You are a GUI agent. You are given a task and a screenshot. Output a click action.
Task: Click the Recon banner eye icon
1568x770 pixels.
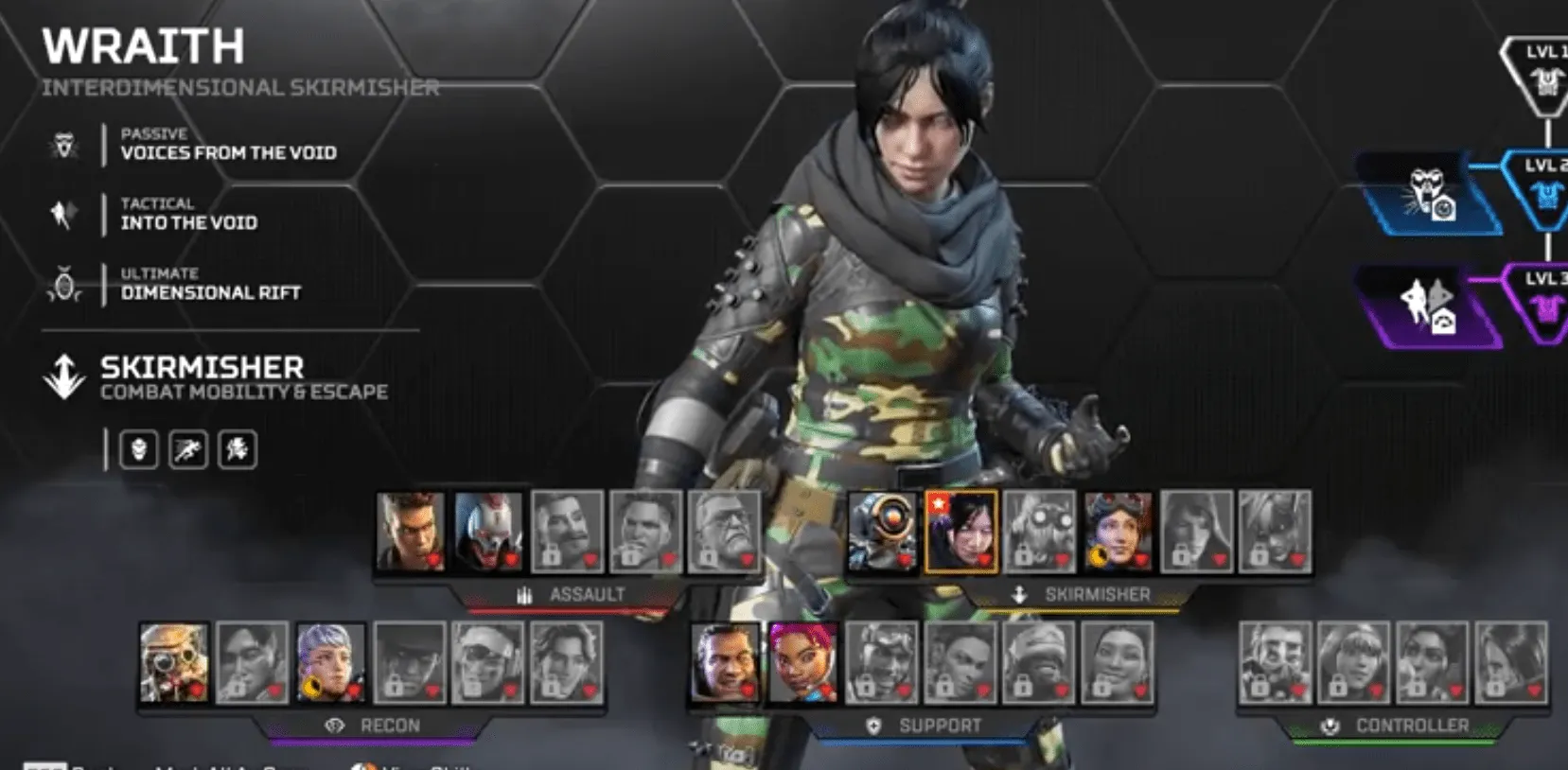pos(333,726)
